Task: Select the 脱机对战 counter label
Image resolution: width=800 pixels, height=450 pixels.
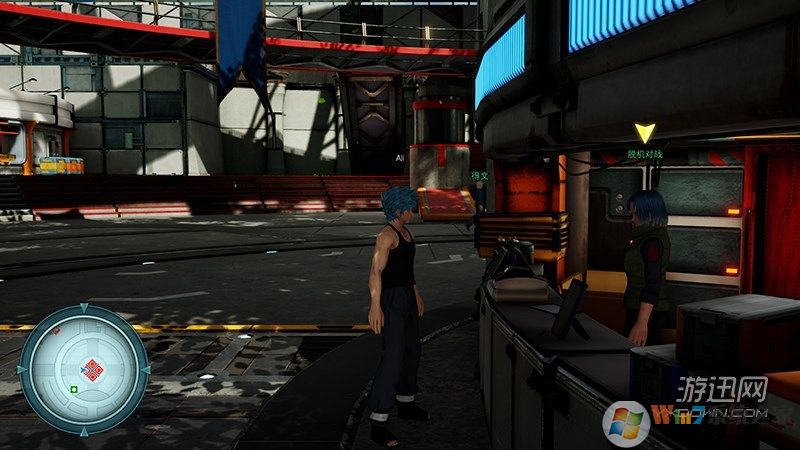Action: pyautogui.click(x=645, y=154)
